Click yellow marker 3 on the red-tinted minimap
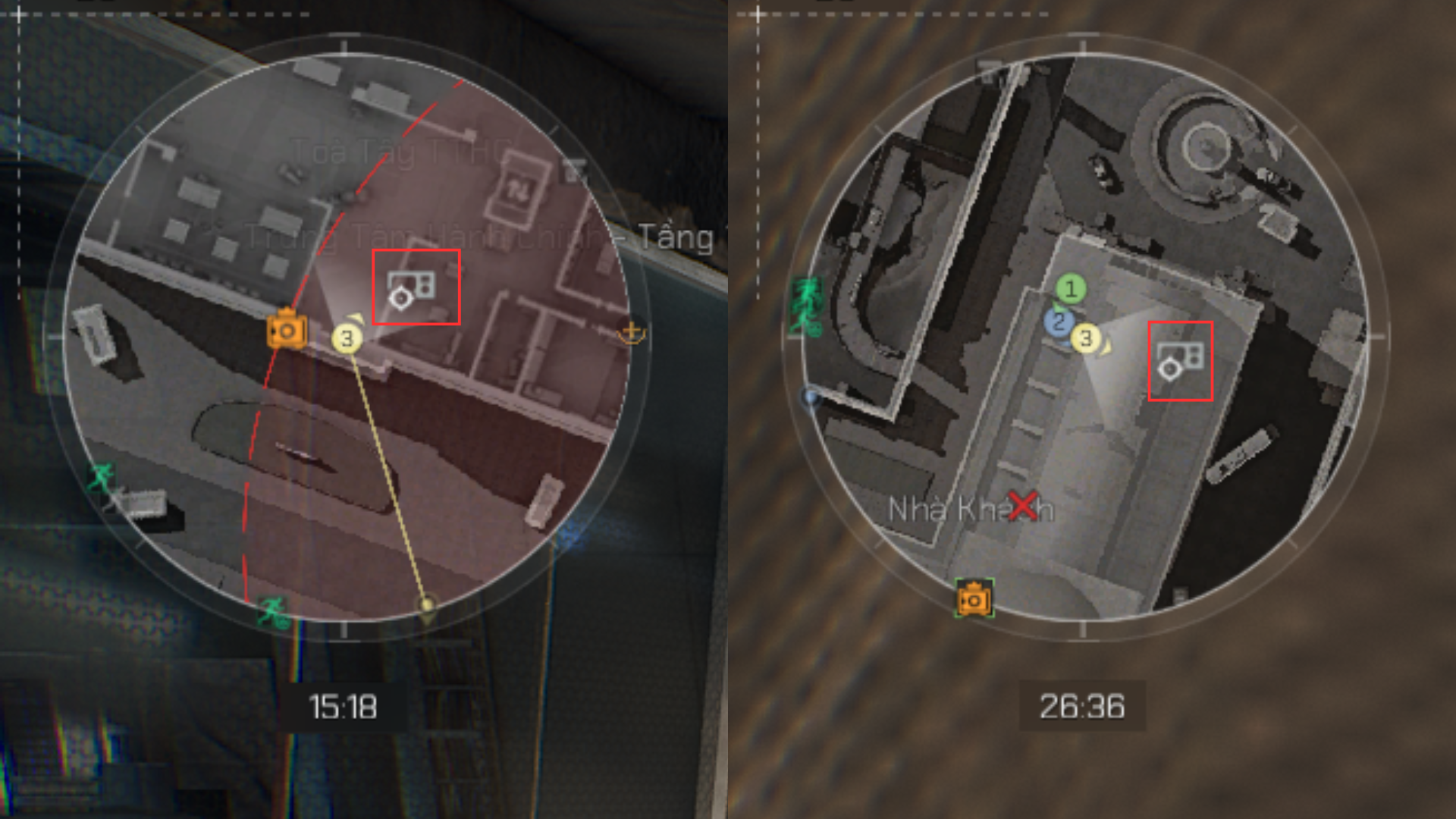 [347, 338]
